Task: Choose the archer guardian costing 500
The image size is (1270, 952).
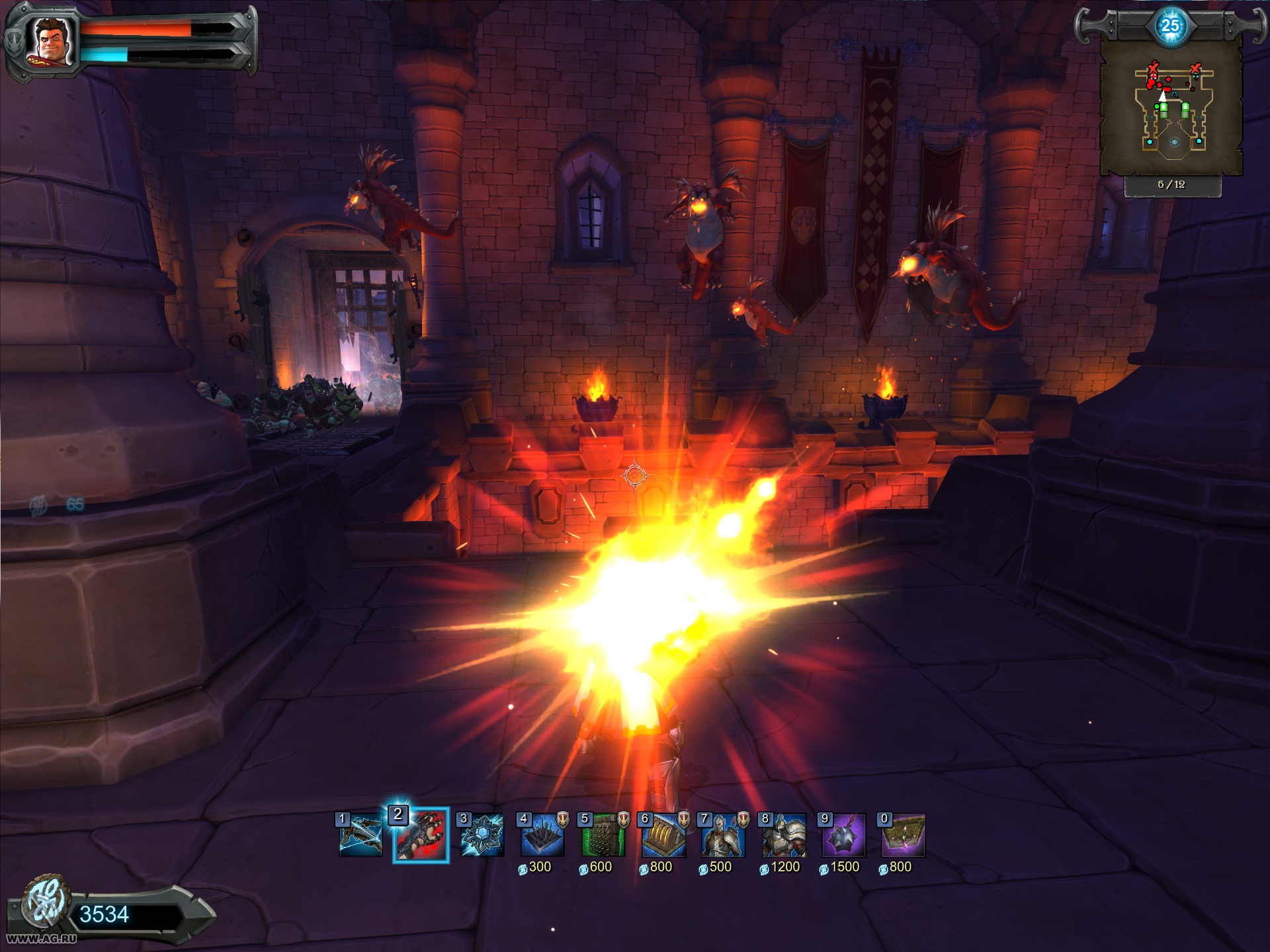Action: tap(723, 836)
